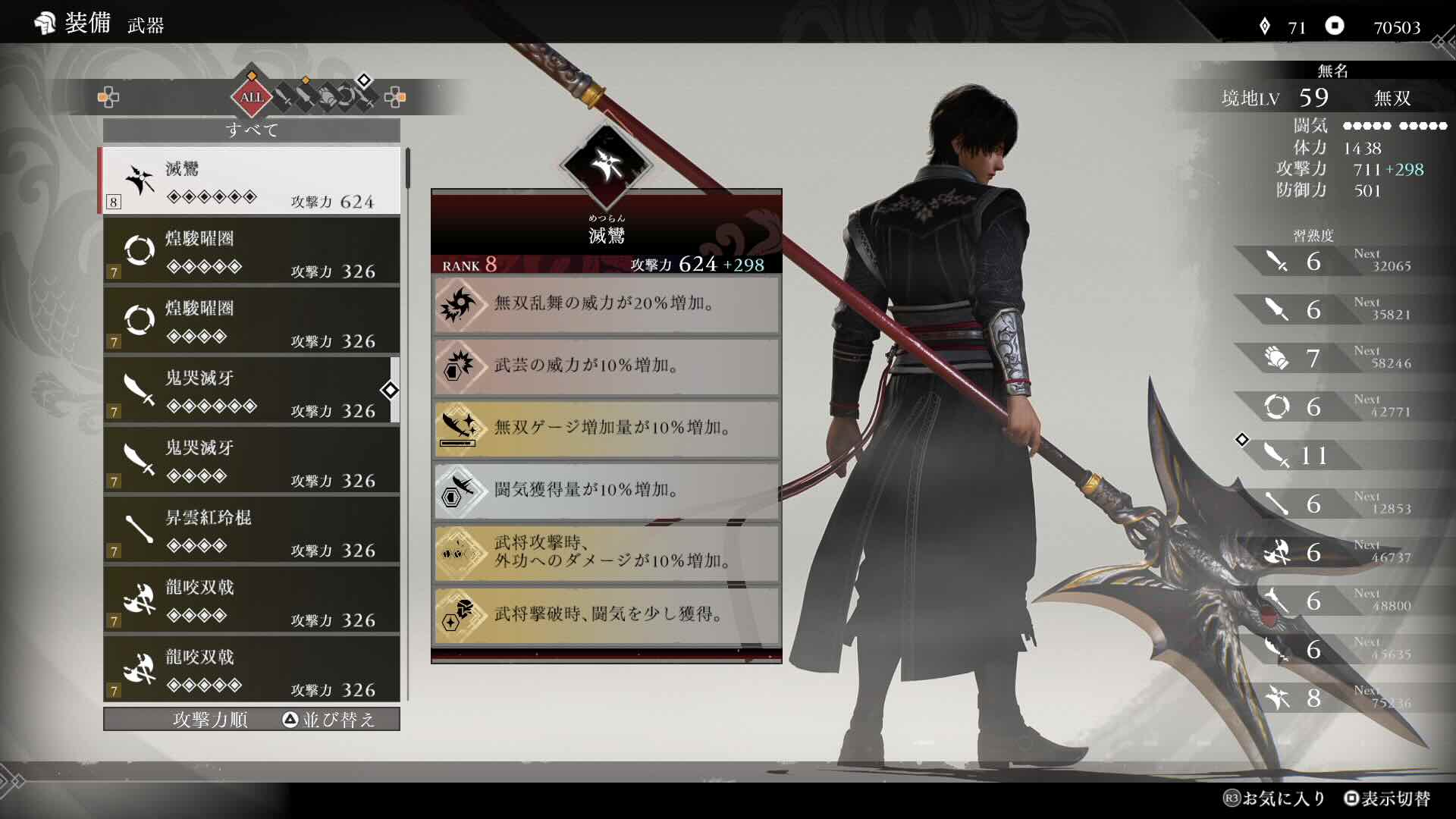Click the 武芸の威力 effect icon
1456x819 pixels.
(x=460, y=367)
